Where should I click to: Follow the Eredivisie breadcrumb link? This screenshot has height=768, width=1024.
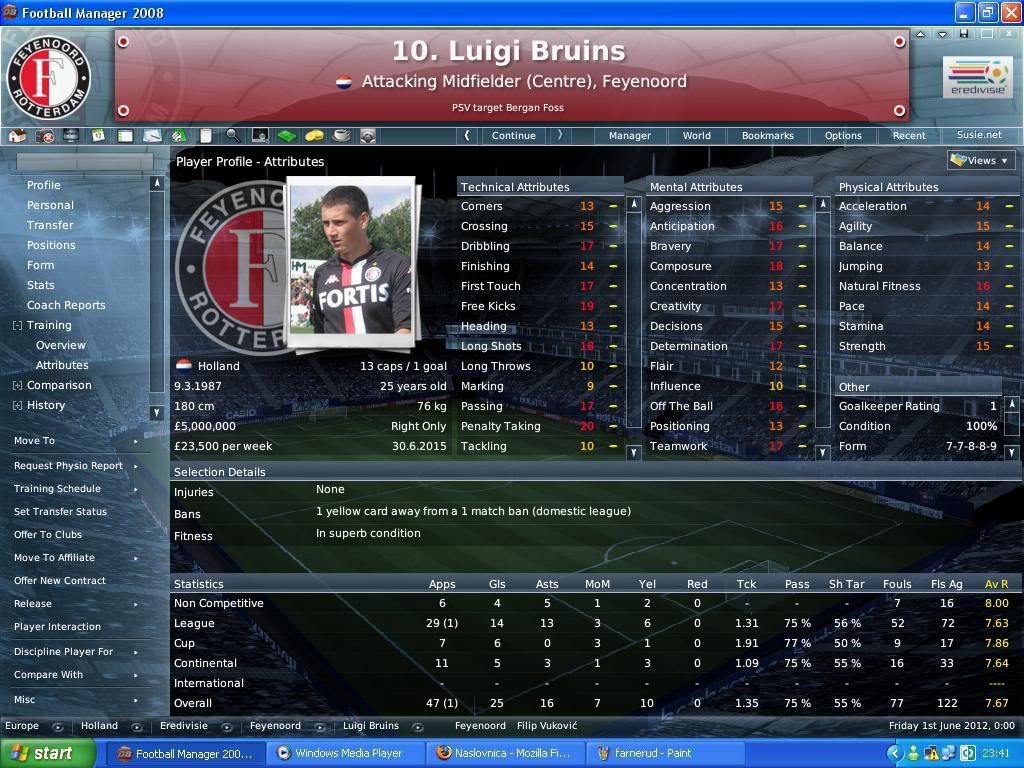pyautogui.click(x=184, y=726)
